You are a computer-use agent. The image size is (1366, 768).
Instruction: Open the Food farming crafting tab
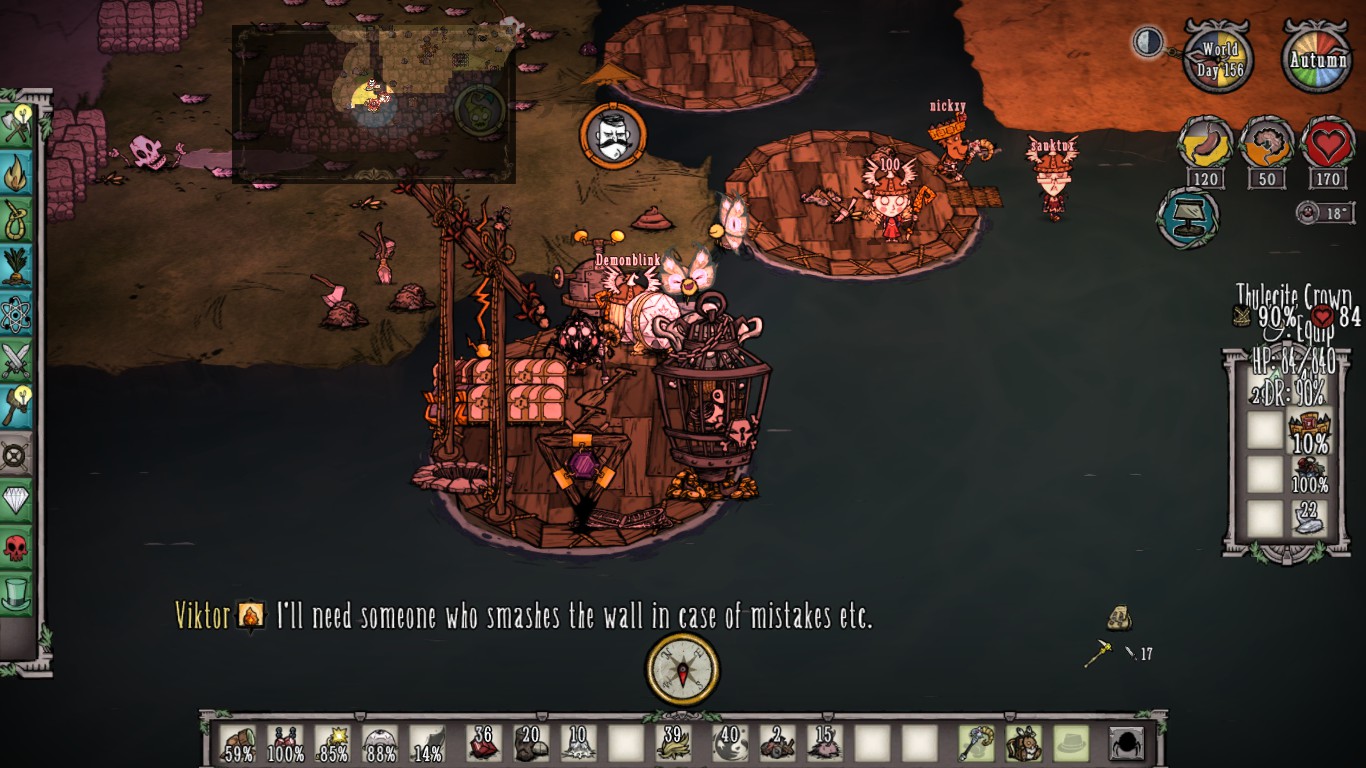click(16, 266)
